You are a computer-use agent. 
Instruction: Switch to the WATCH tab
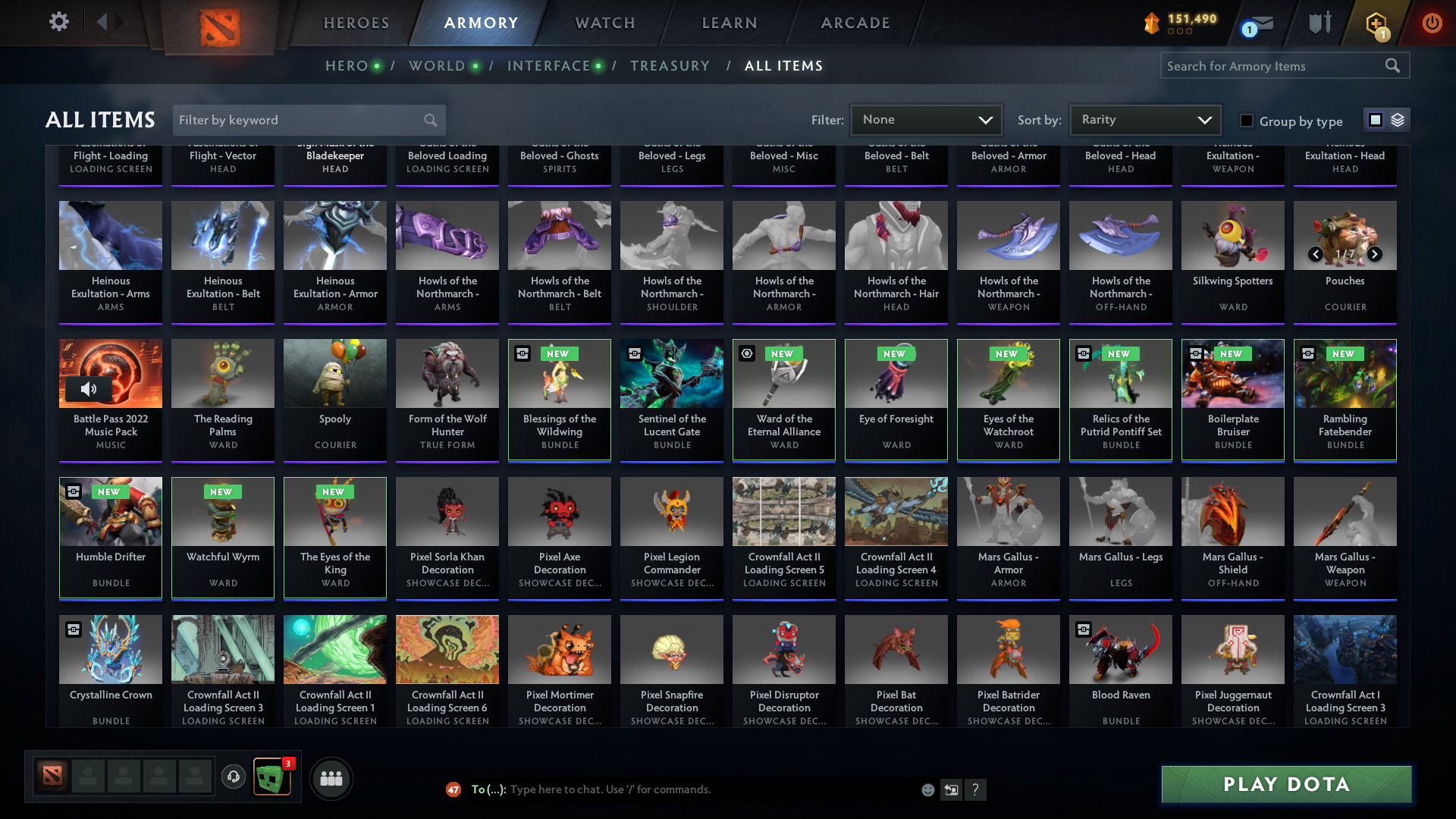click(x=604, y=23)
